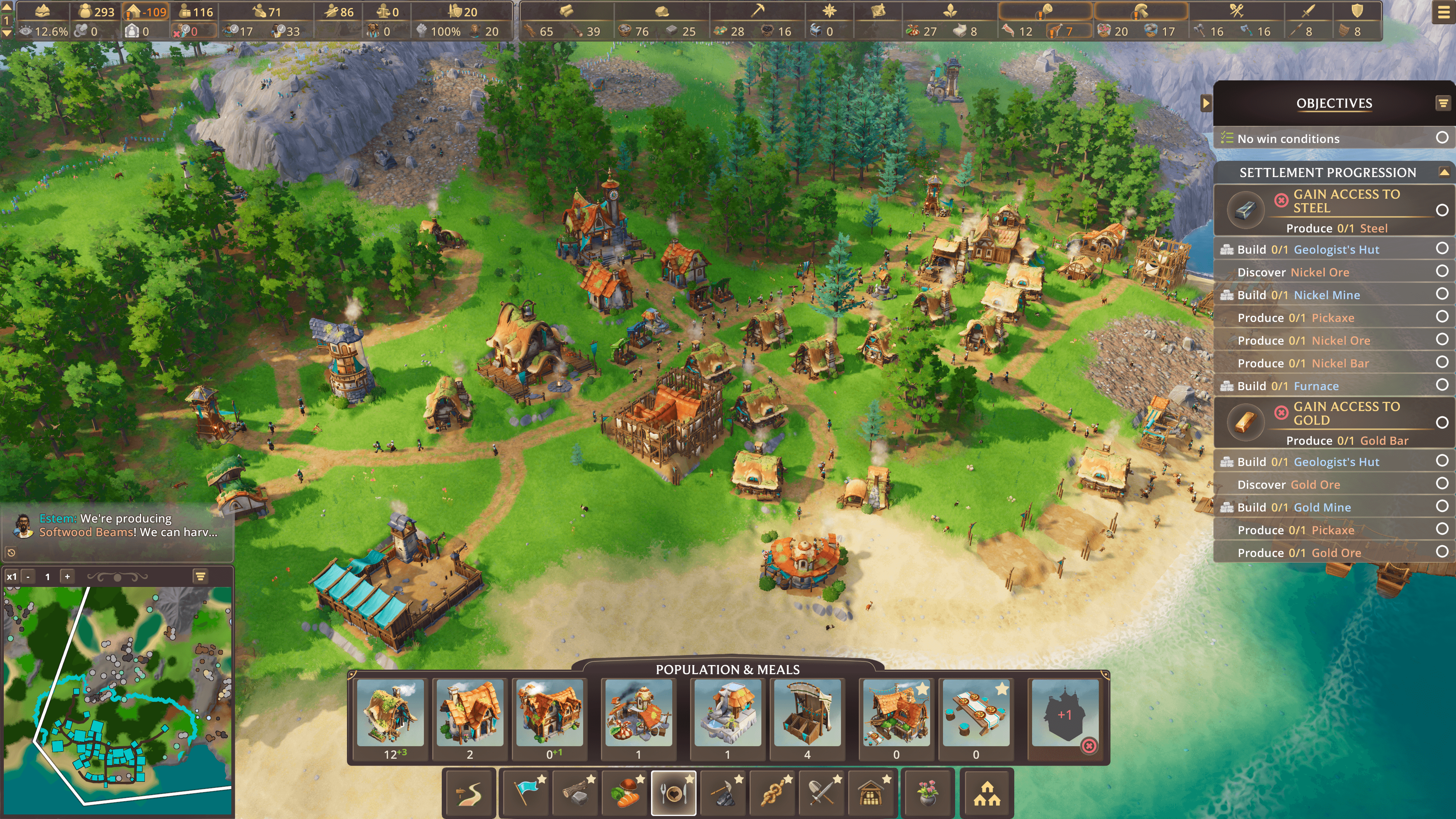Open the minimap filter options

point(200,576)
